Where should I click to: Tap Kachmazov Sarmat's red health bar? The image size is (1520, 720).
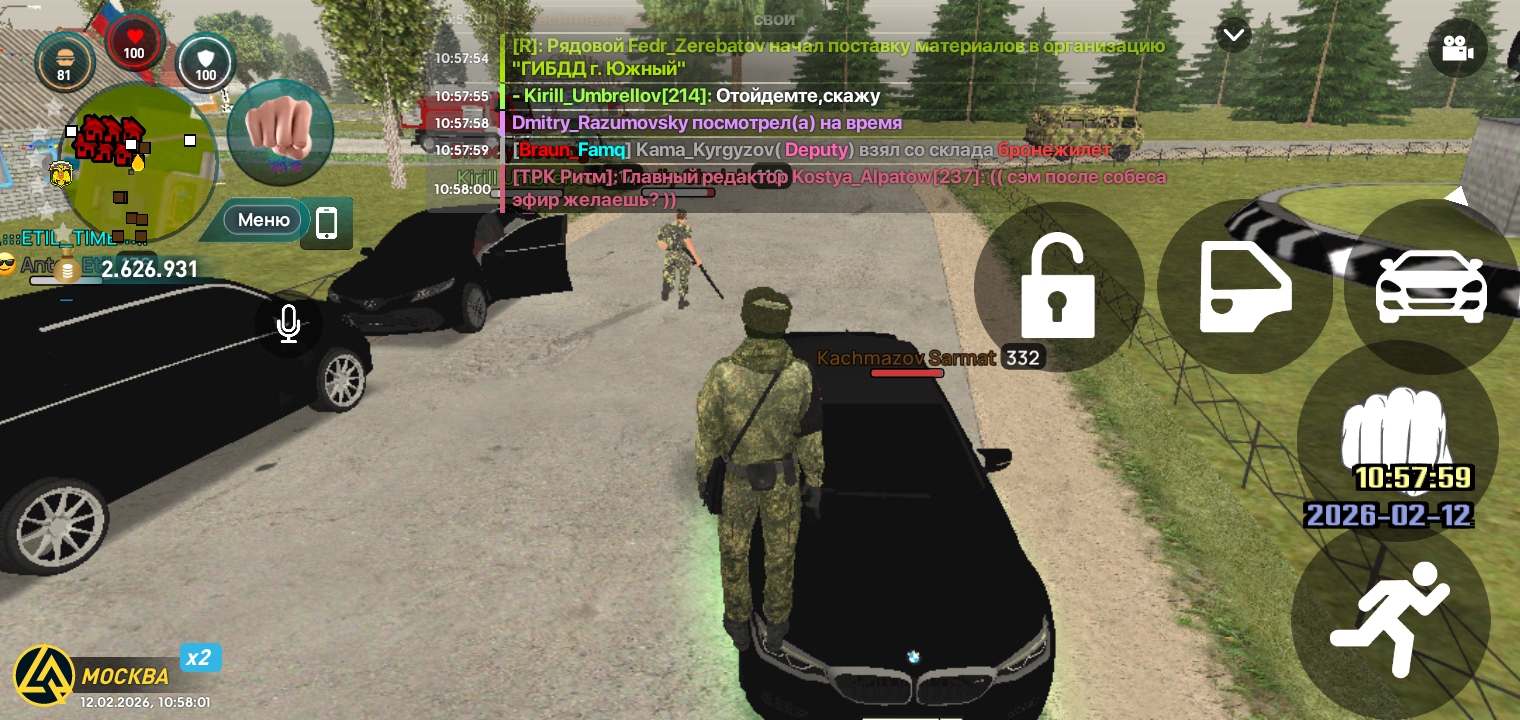(907, 373)
